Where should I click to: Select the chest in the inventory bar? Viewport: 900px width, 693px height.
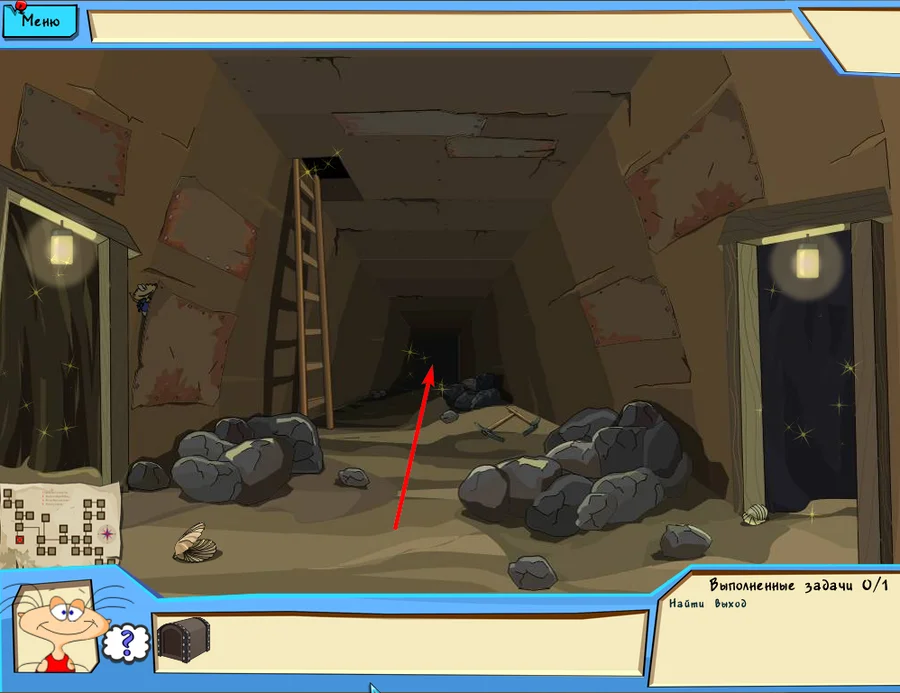tap(183, 641)
